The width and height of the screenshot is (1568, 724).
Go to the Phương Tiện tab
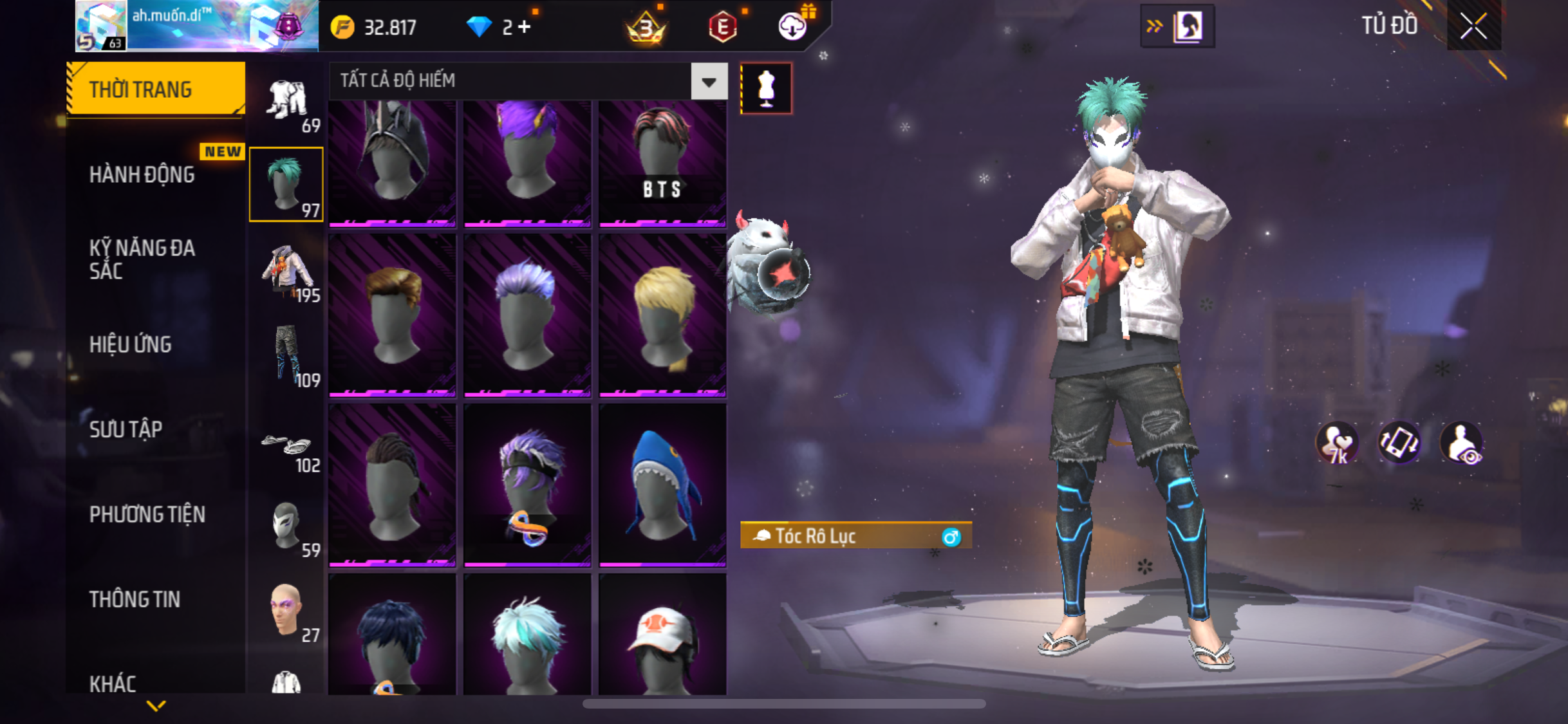pos(147,515)
